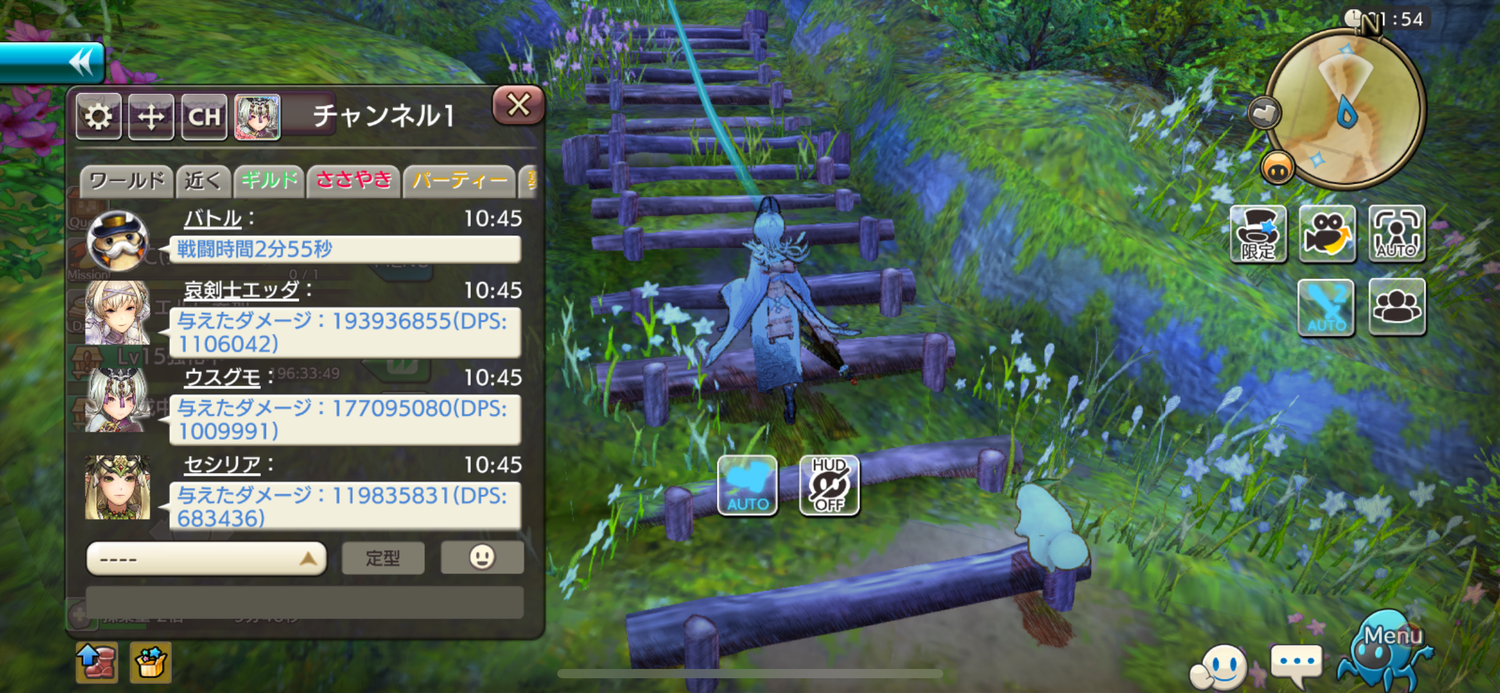Switch to the ワールド chat tab
The image size is (1500, 693).
pos(125,181)
